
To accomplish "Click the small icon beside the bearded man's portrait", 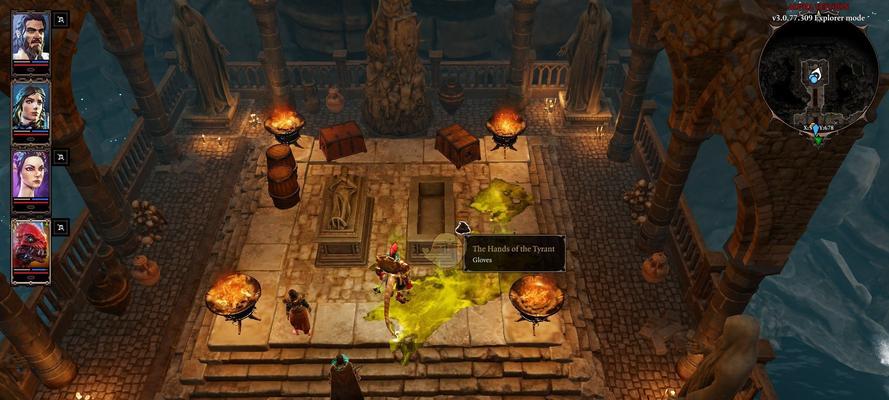I will [x=60, y=19].
